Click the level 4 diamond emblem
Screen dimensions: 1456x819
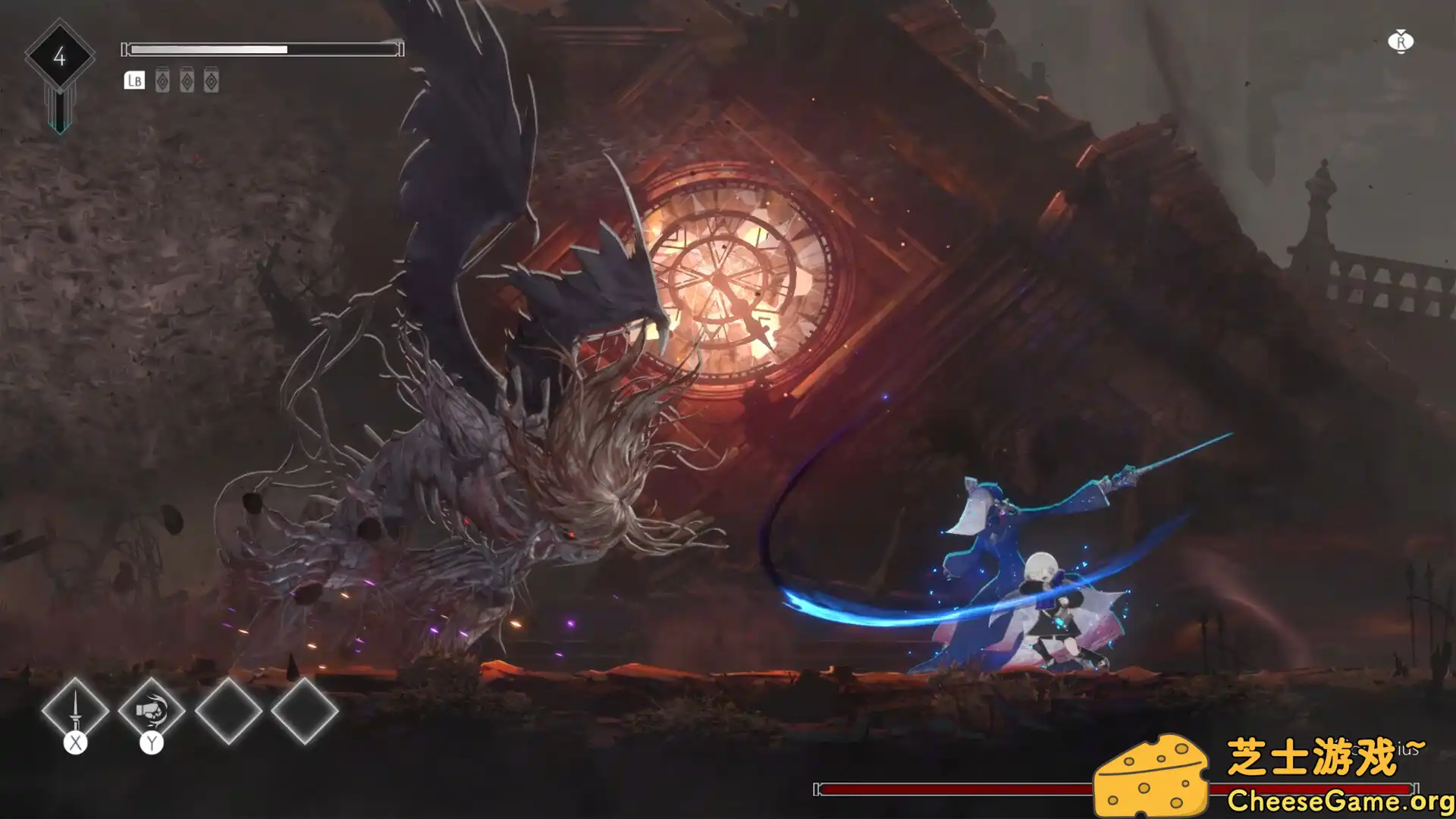60,55
